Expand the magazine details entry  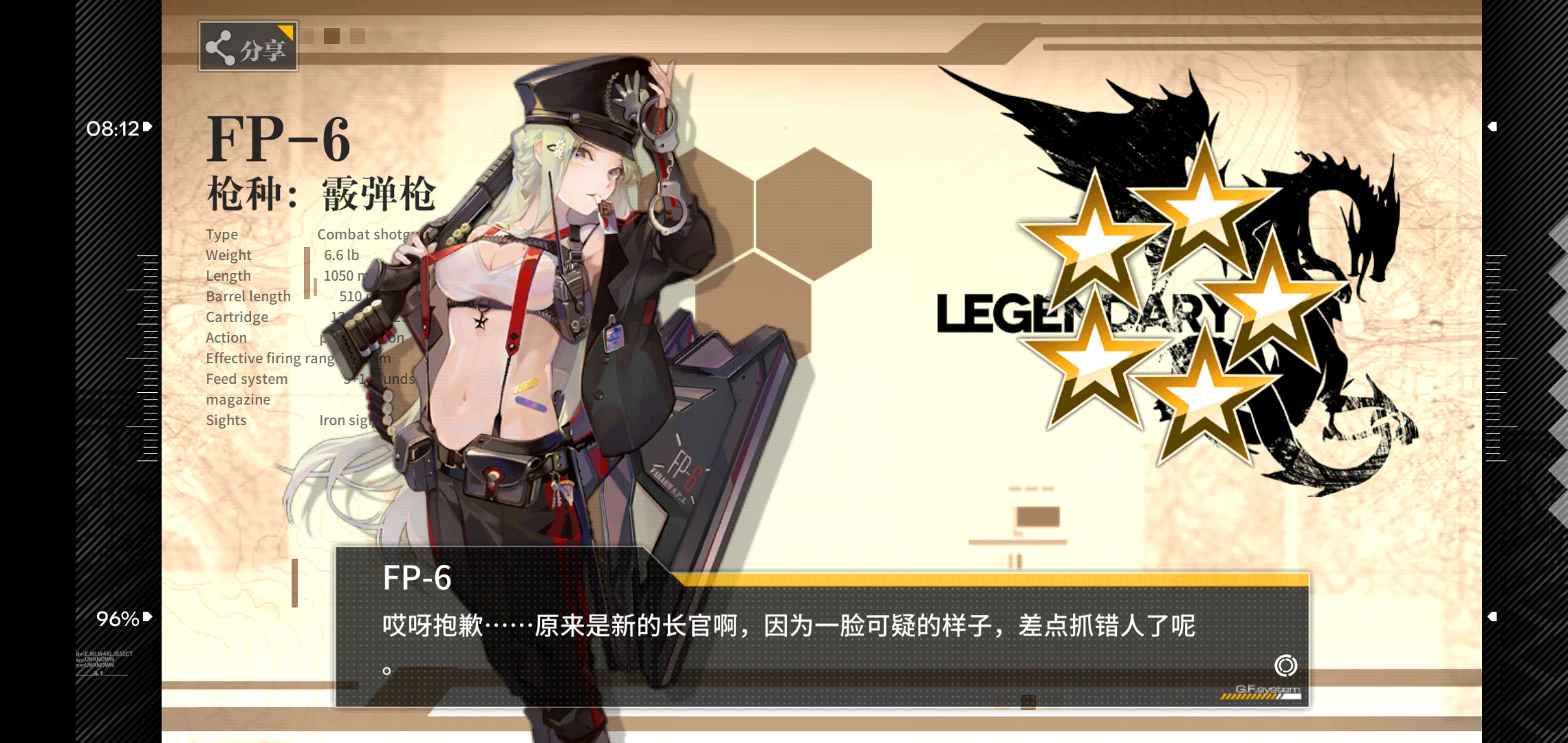[x=237, y=399]
